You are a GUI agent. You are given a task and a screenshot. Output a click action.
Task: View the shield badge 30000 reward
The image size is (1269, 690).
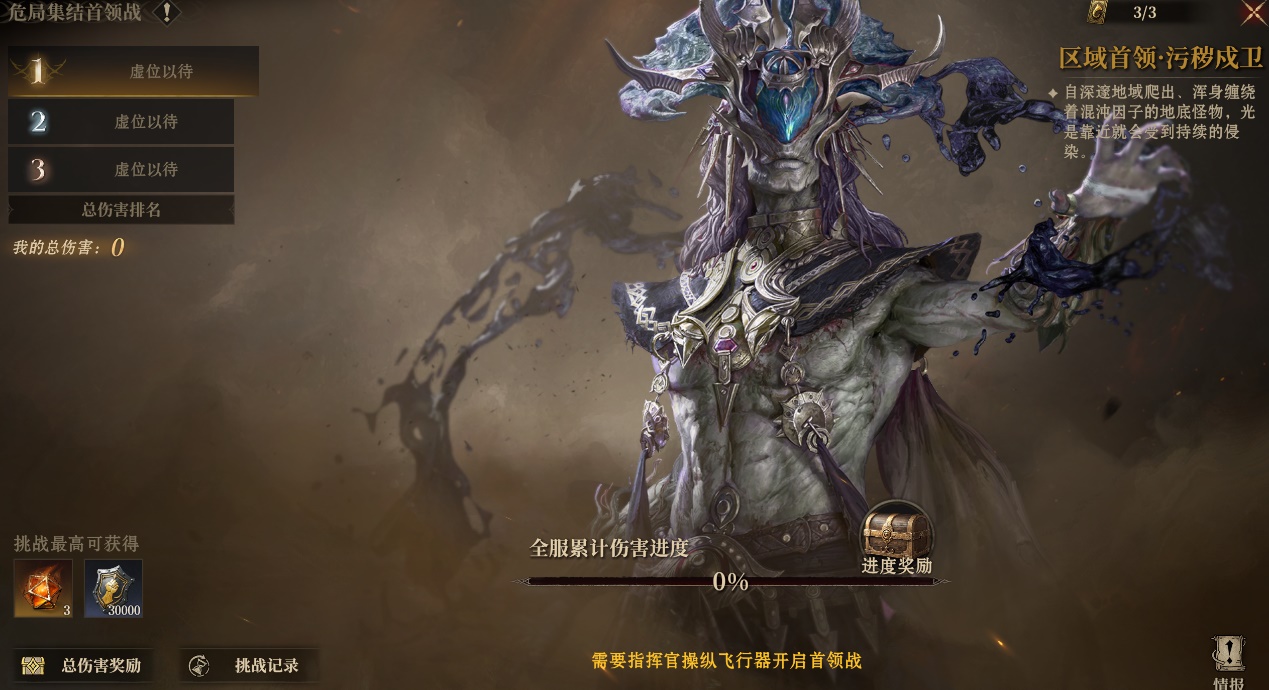[113, 588]
